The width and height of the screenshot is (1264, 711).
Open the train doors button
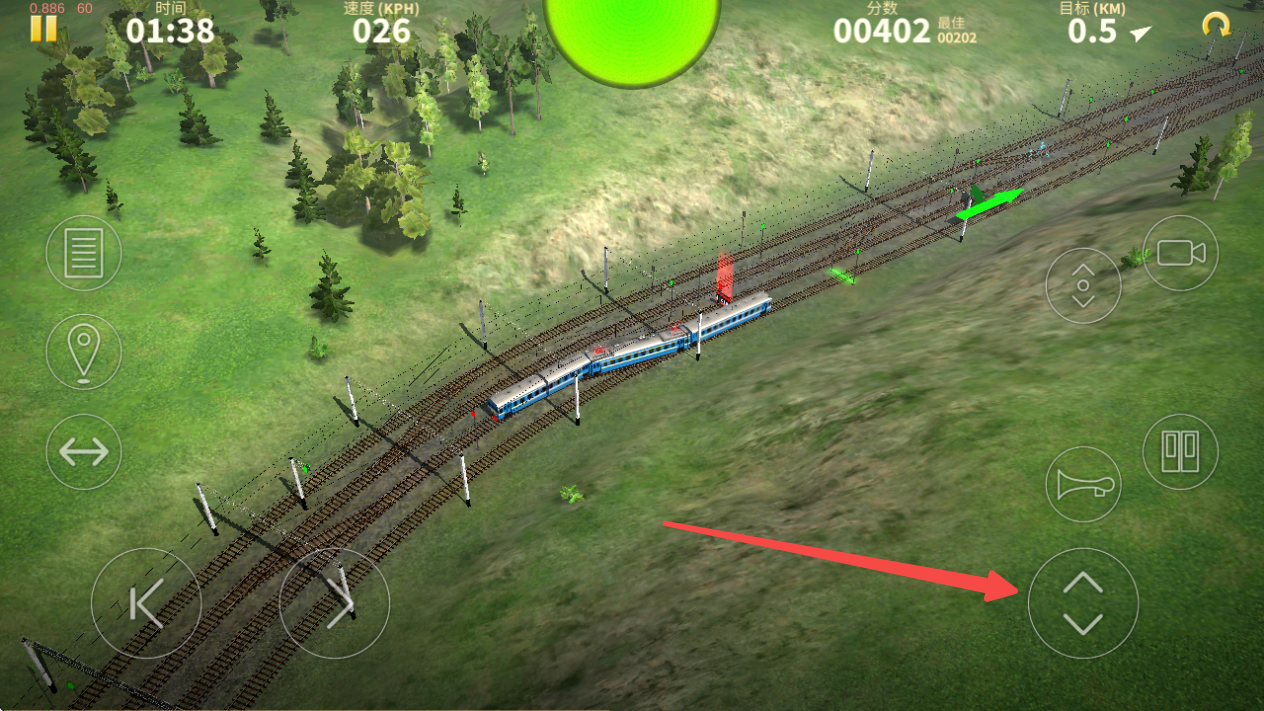click(x=1180, y=452)
